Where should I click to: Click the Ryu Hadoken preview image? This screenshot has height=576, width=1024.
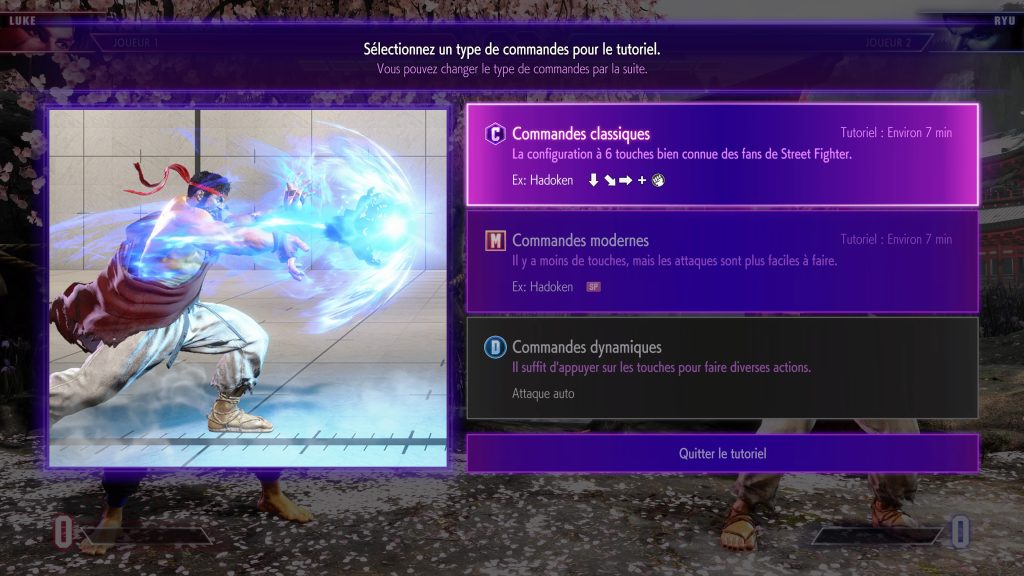point(248,287)
